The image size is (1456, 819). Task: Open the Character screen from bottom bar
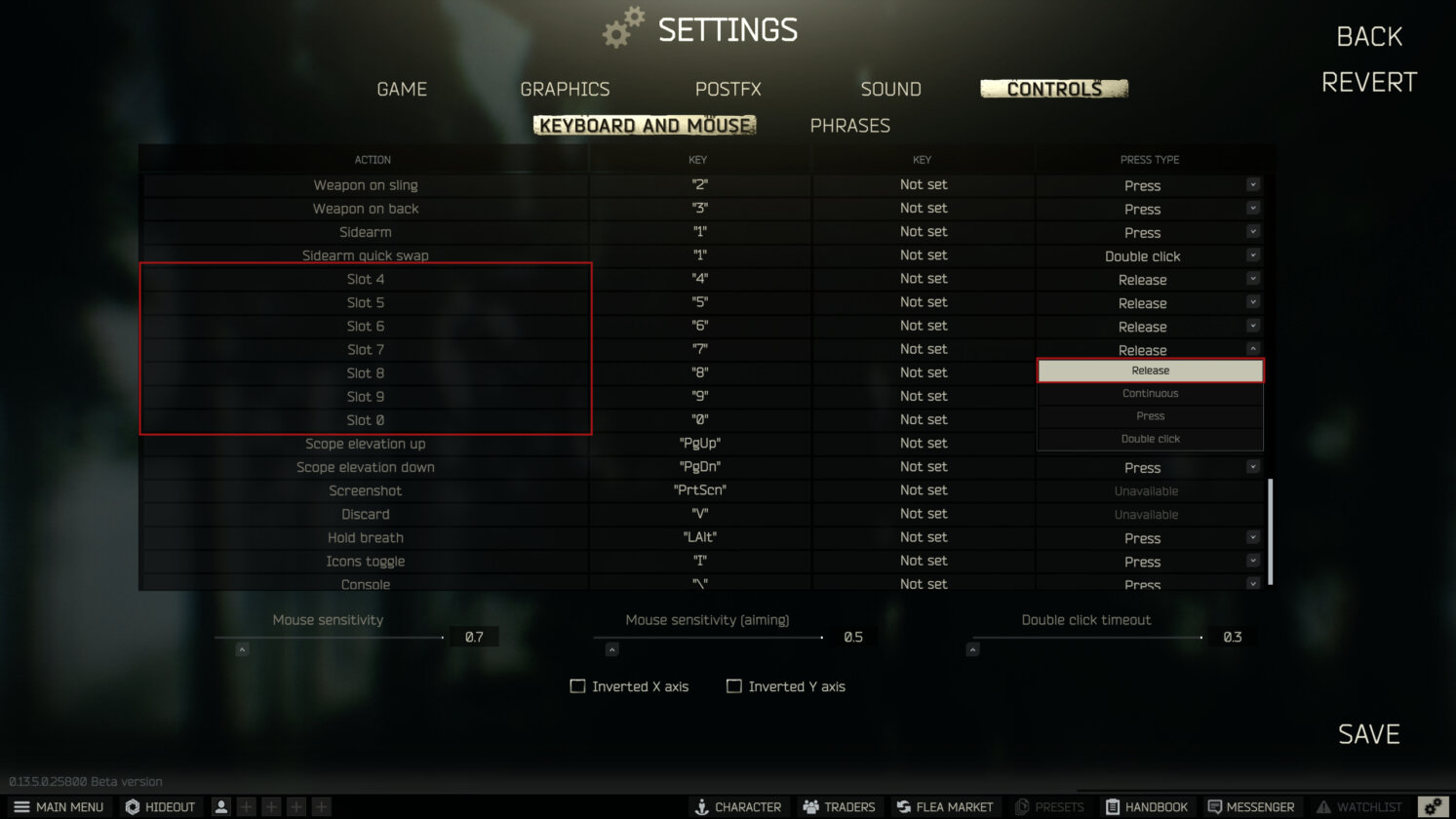coord(738,806)
